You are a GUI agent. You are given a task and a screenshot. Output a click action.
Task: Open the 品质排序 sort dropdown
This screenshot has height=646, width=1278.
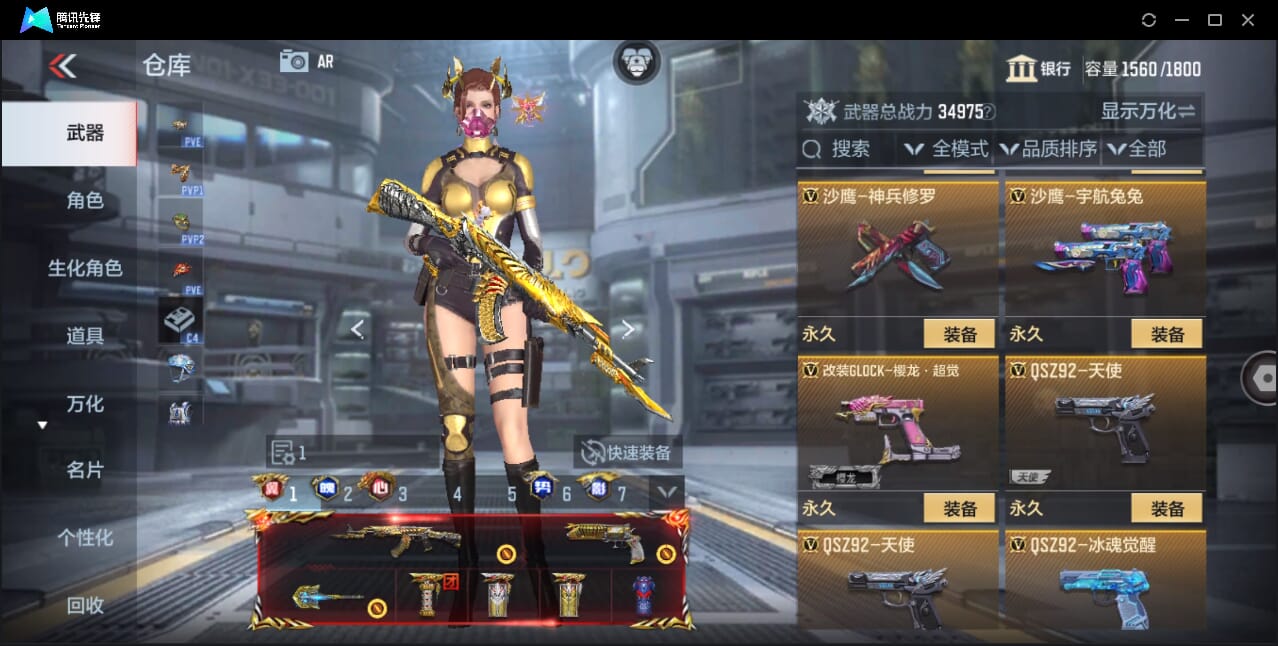tap(1048, 149)
